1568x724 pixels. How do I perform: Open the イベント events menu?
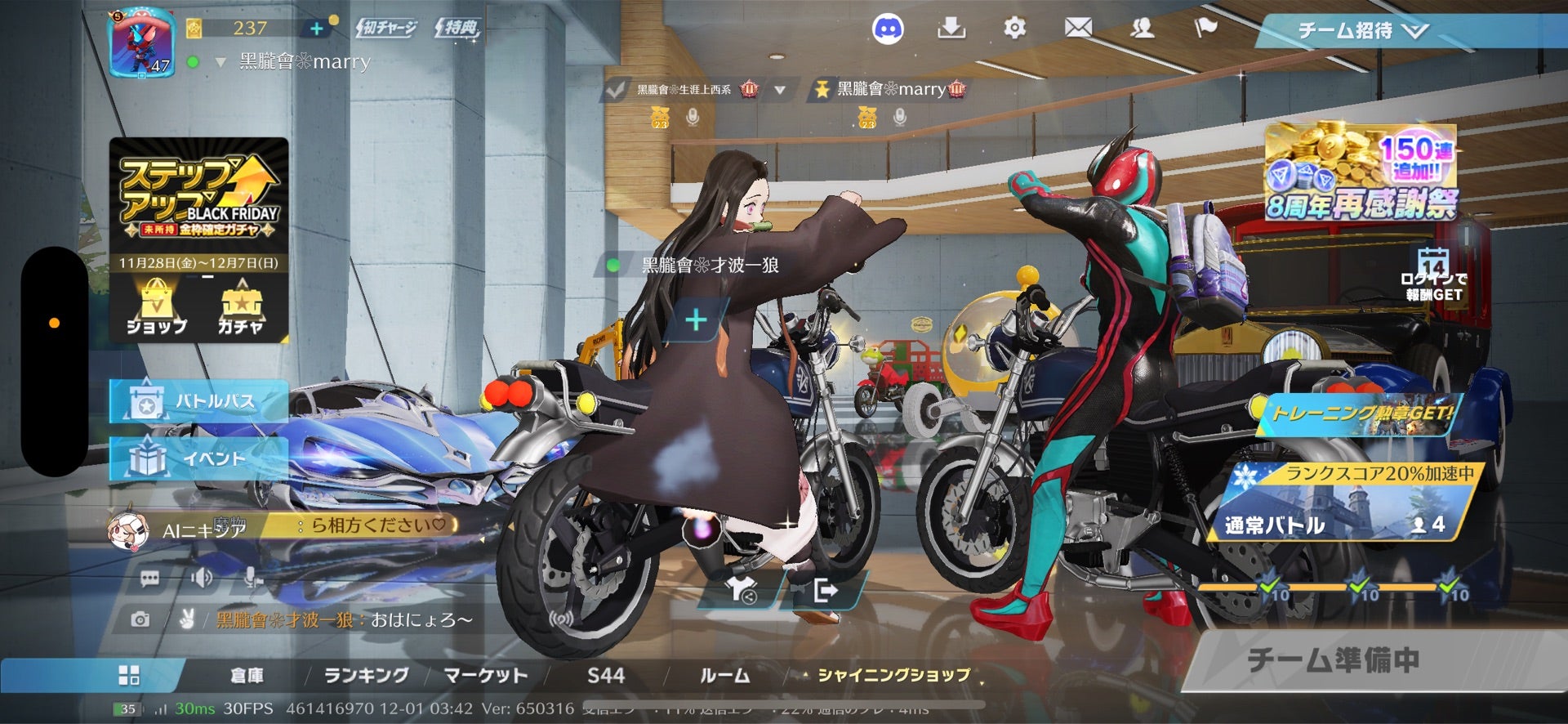[198, 458]
